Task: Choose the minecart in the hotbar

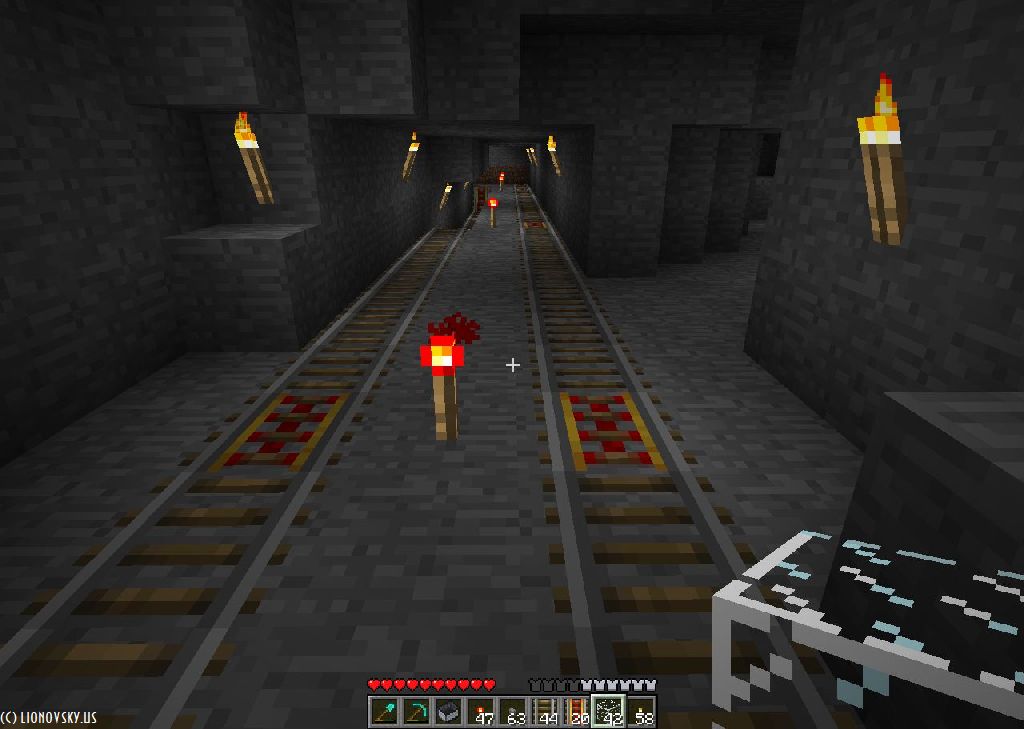Action: coord(448,712)
